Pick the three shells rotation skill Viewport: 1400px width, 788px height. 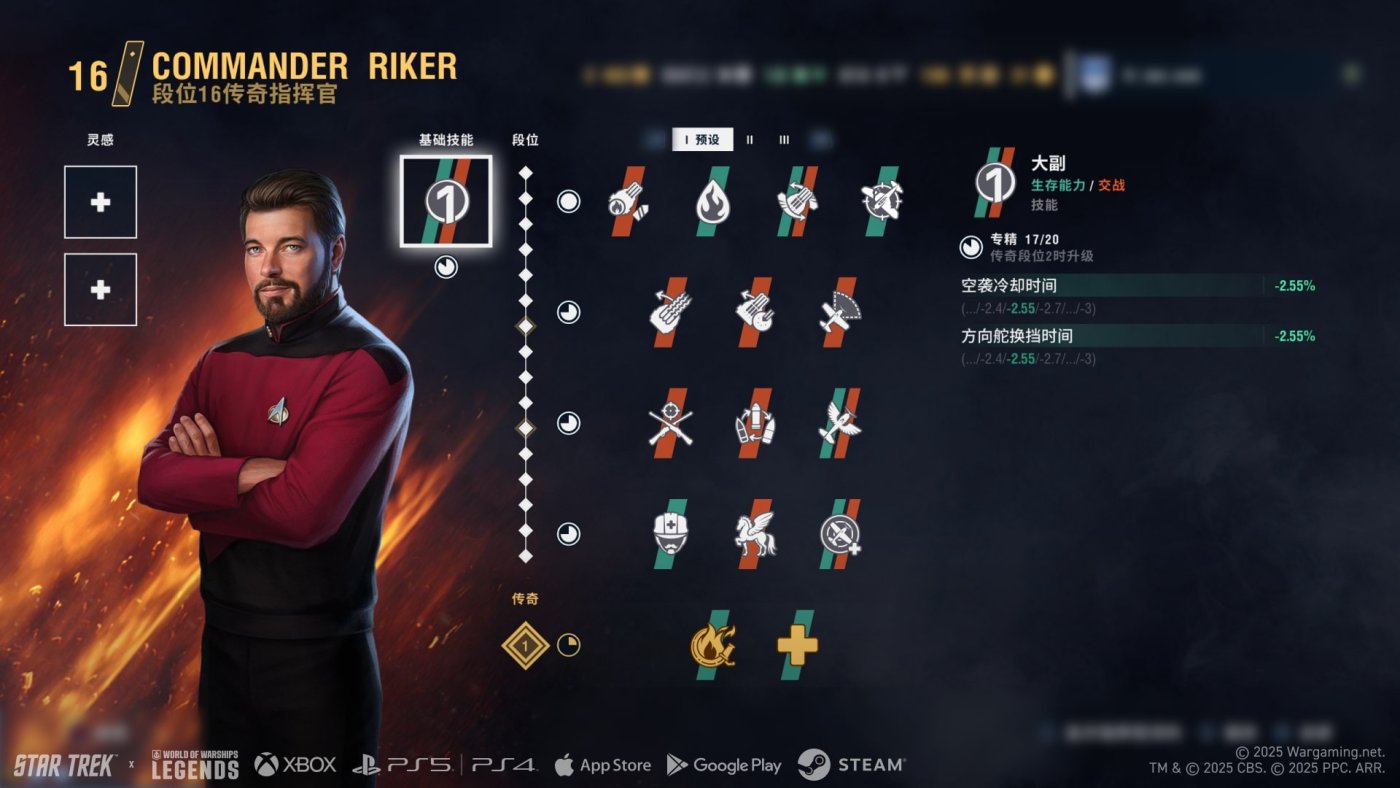click(x=755, y=423)
